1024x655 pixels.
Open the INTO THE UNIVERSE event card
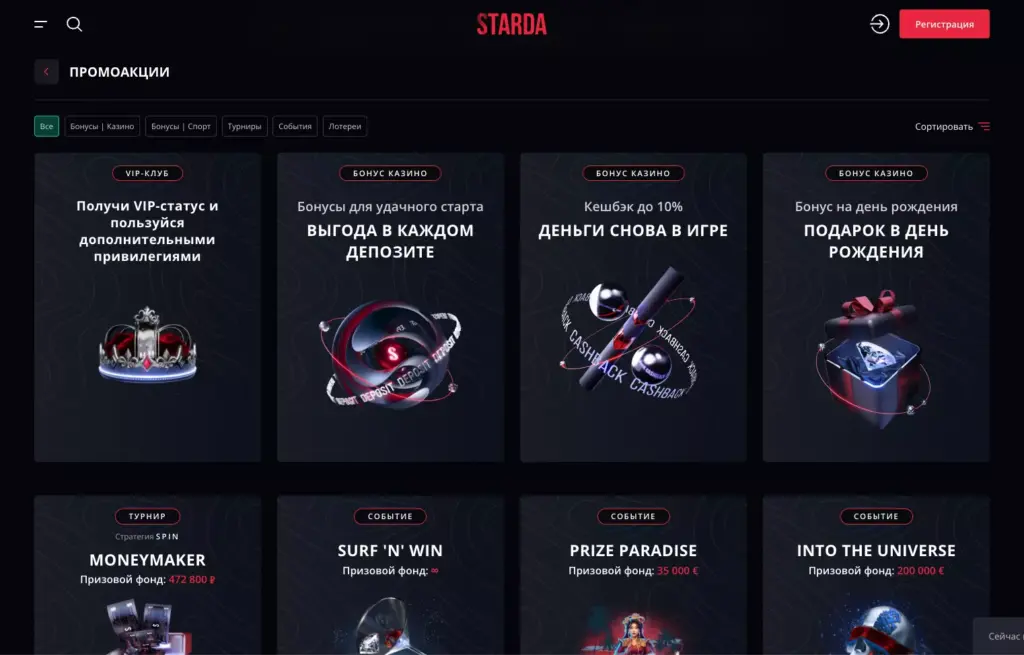pyautogui.click(x=876, y=575)
